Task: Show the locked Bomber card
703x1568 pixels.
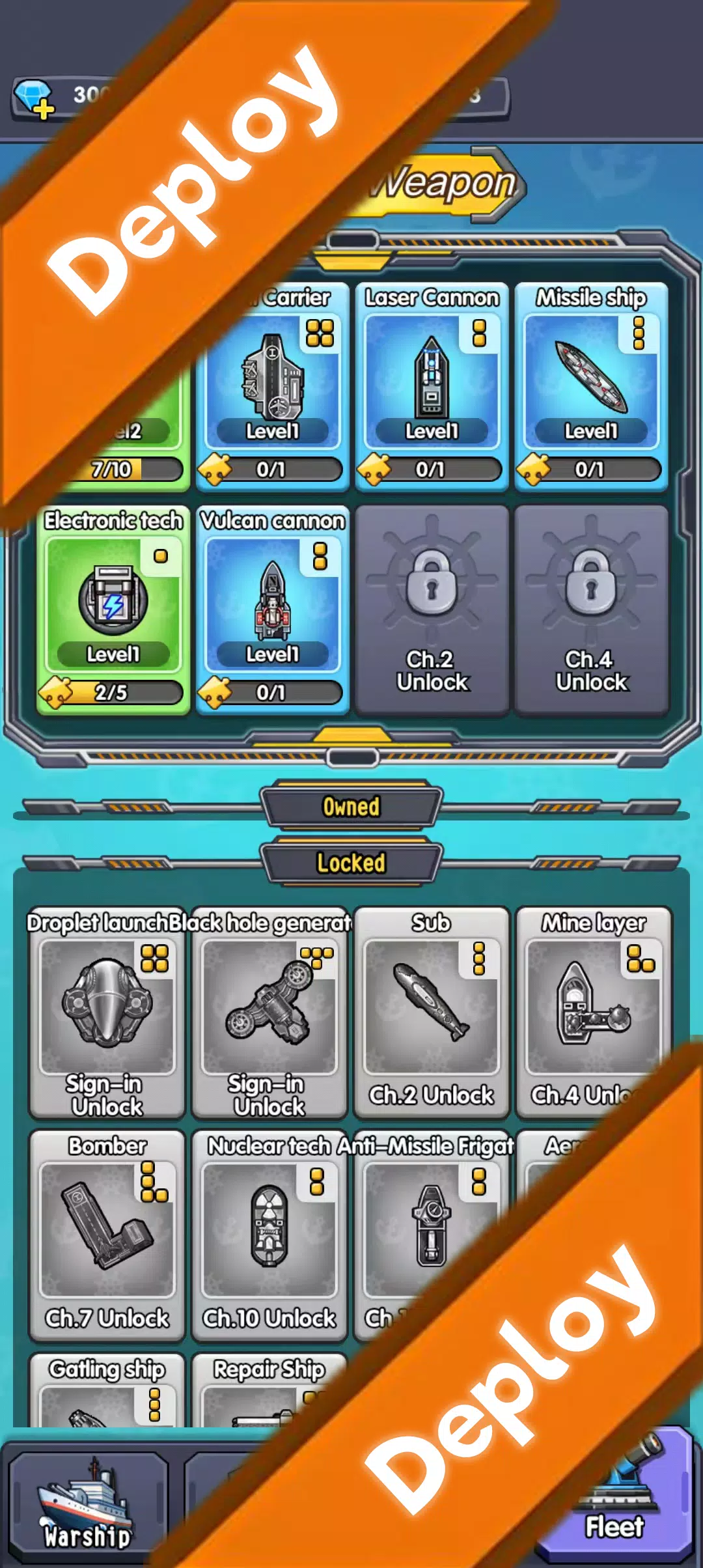Action: coord(107,1234)
